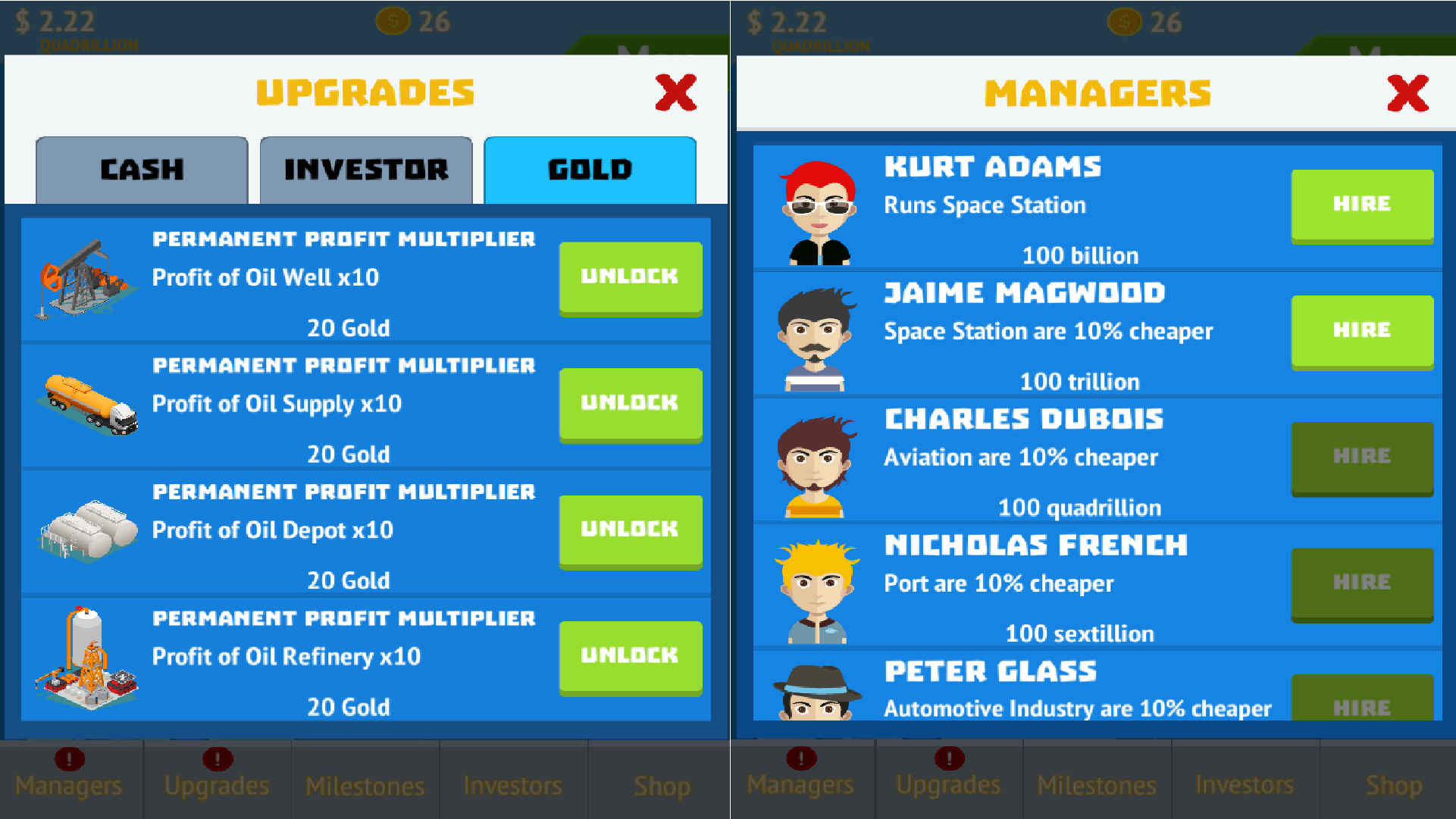Hire Jaime Magwood the manager

[1362, 331]
